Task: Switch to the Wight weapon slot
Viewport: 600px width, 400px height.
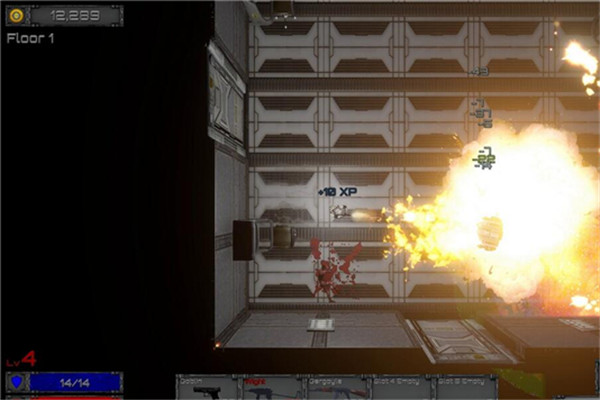Action: pyautogui.click(x=271, y=388)
